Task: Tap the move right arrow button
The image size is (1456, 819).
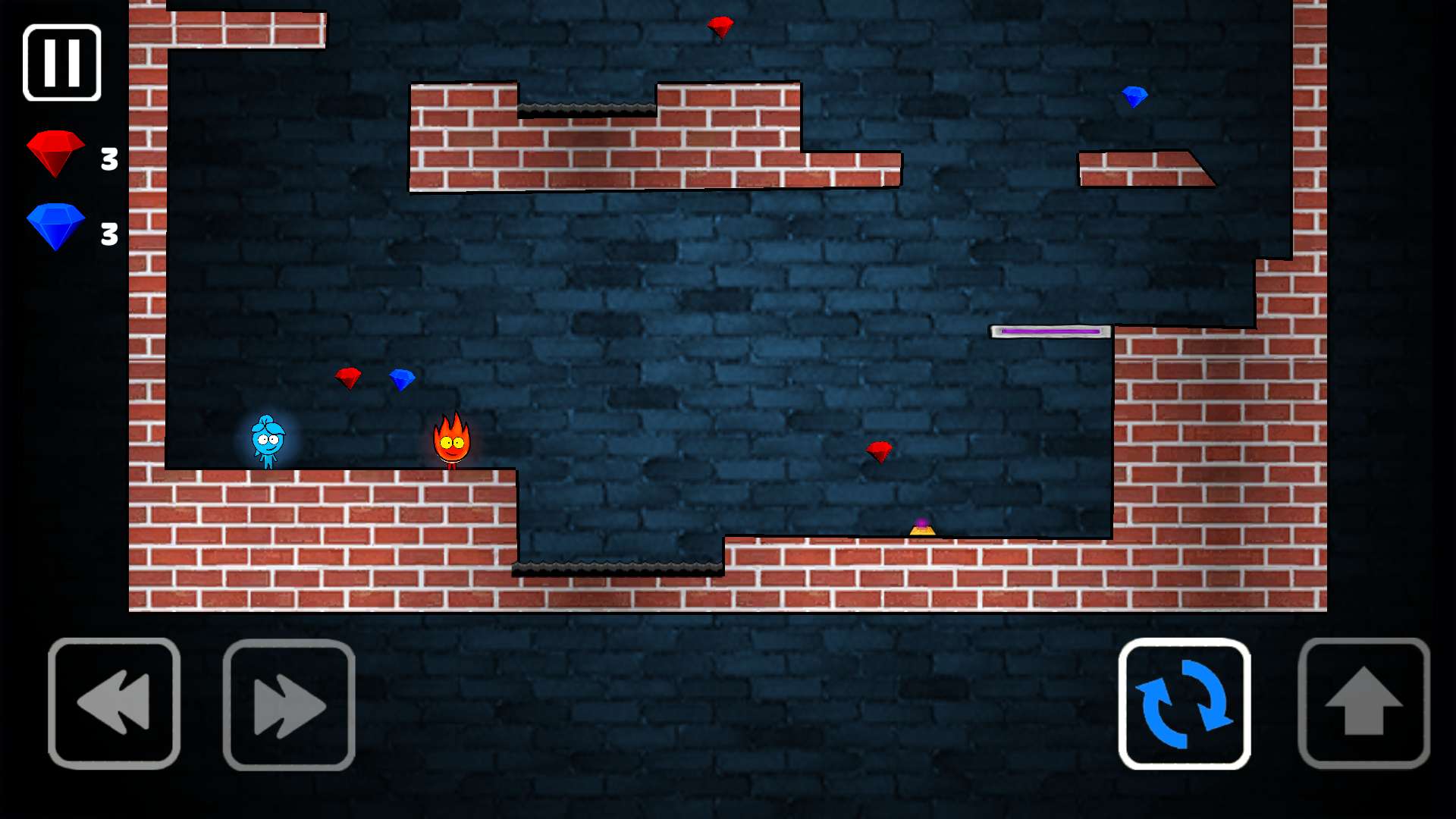Action: 289,704
